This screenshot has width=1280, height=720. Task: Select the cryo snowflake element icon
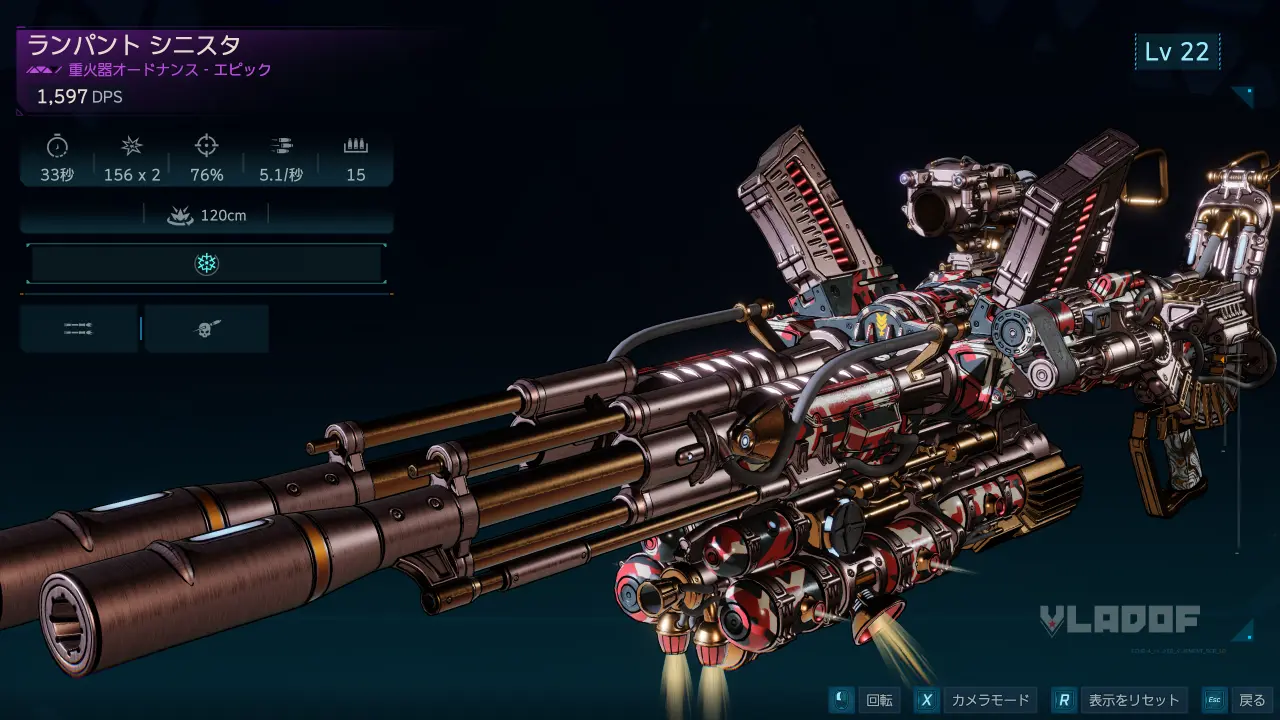click(206, 264)
